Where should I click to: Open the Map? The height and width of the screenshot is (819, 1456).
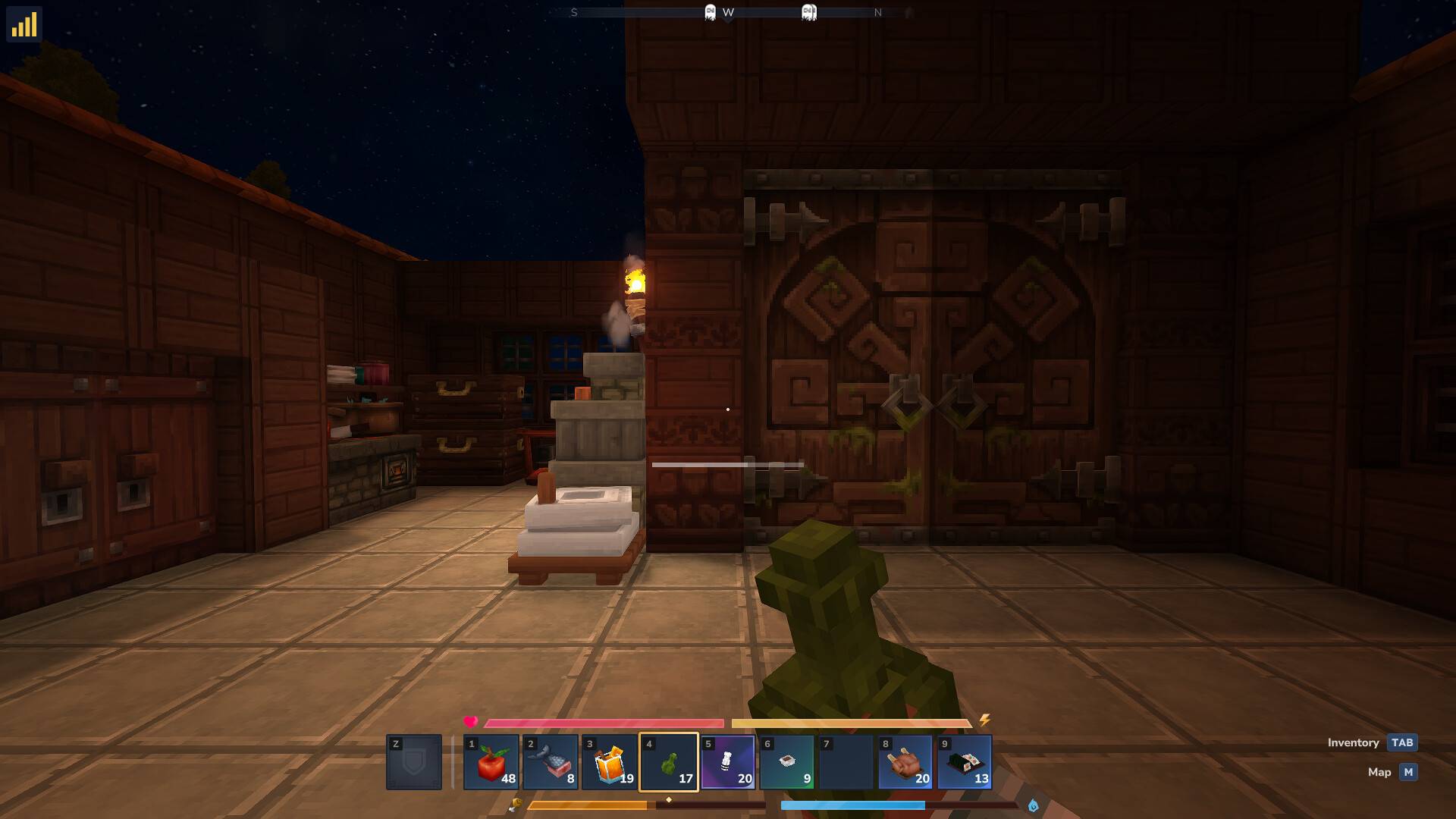pyautogui.click(x=1408, y=772)
